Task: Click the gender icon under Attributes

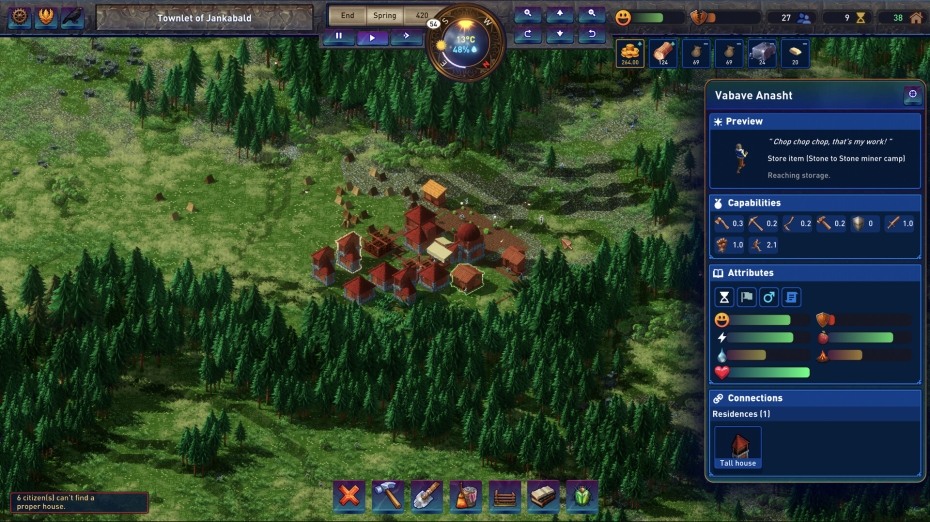Action: (x=769, y=297)
